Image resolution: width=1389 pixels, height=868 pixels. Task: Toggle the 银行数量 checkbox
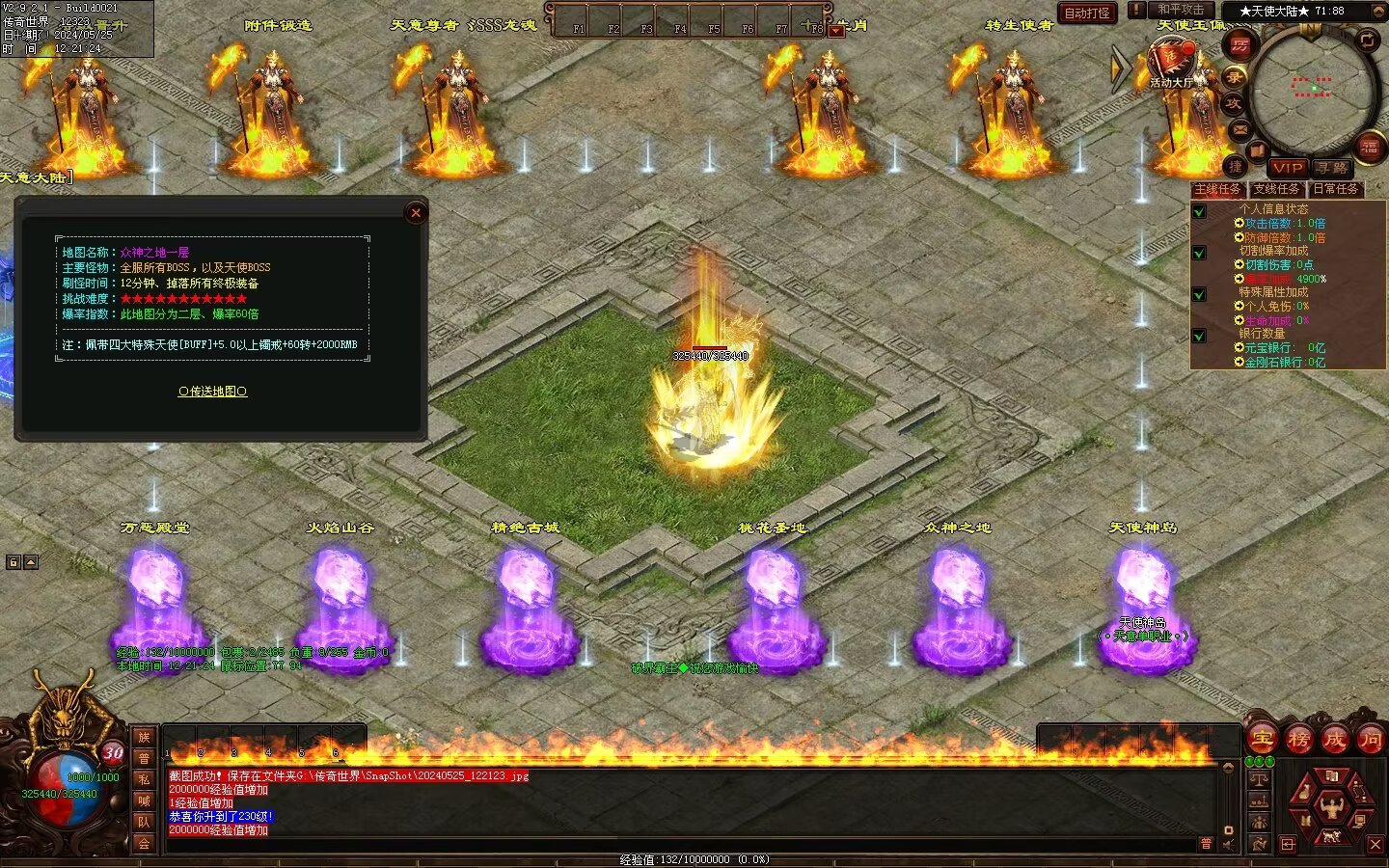1199,336
